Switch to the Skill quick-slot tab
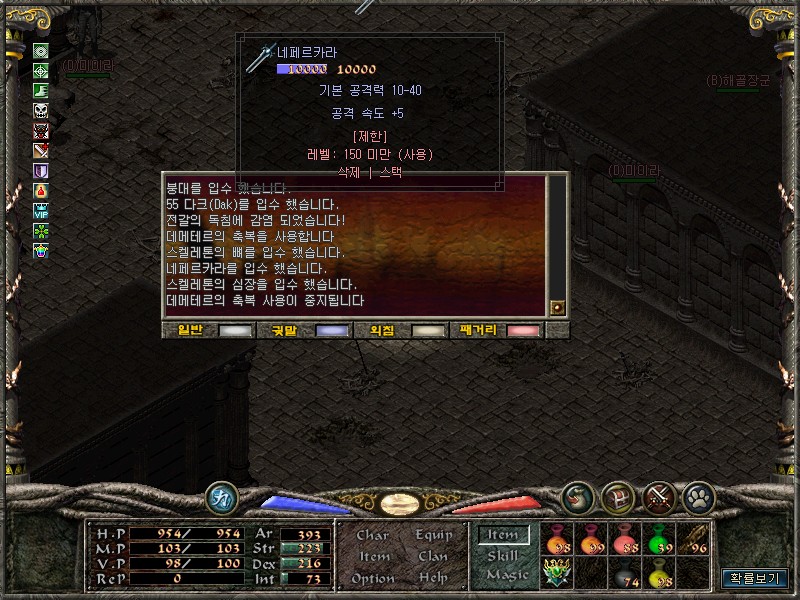Screen dimensions: 800x600 [x=503, y=555]
